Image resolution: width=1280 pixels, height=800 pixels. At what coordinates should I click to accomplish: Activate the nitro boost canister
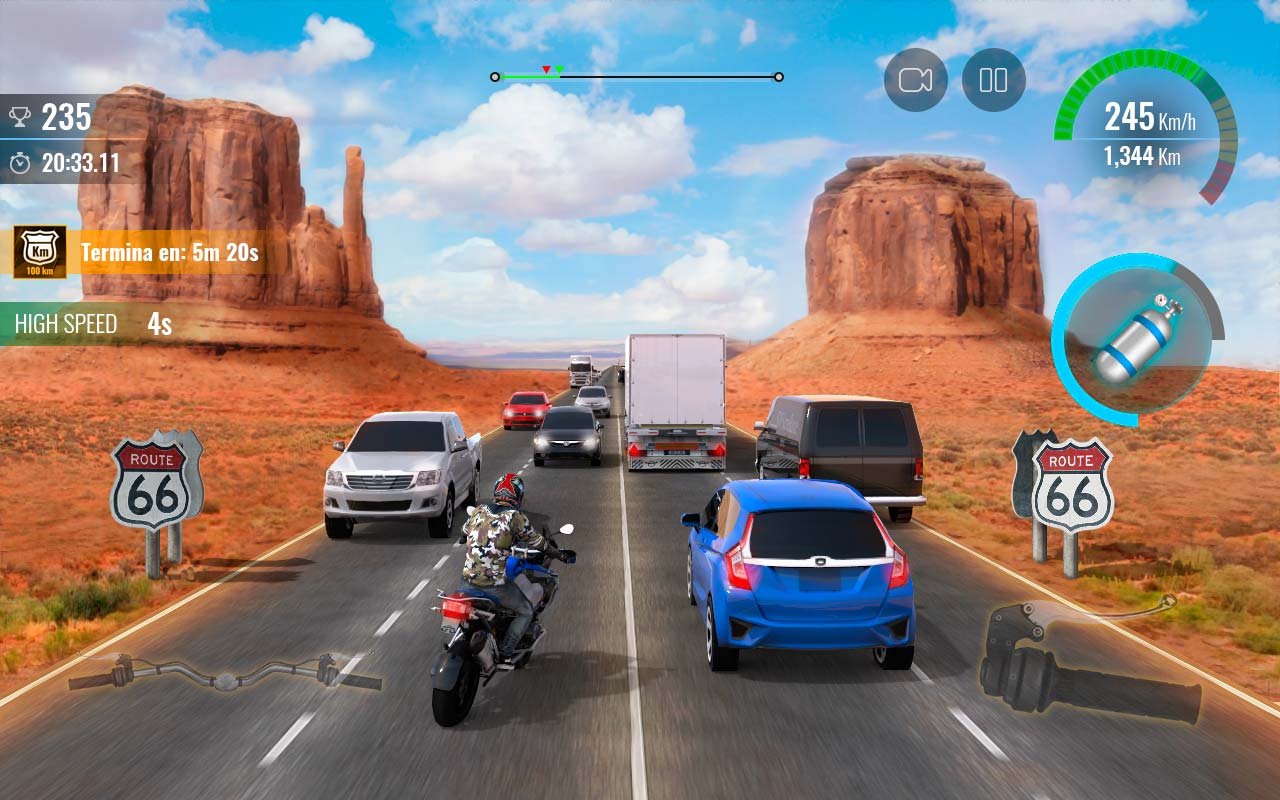coord(1137,340)
